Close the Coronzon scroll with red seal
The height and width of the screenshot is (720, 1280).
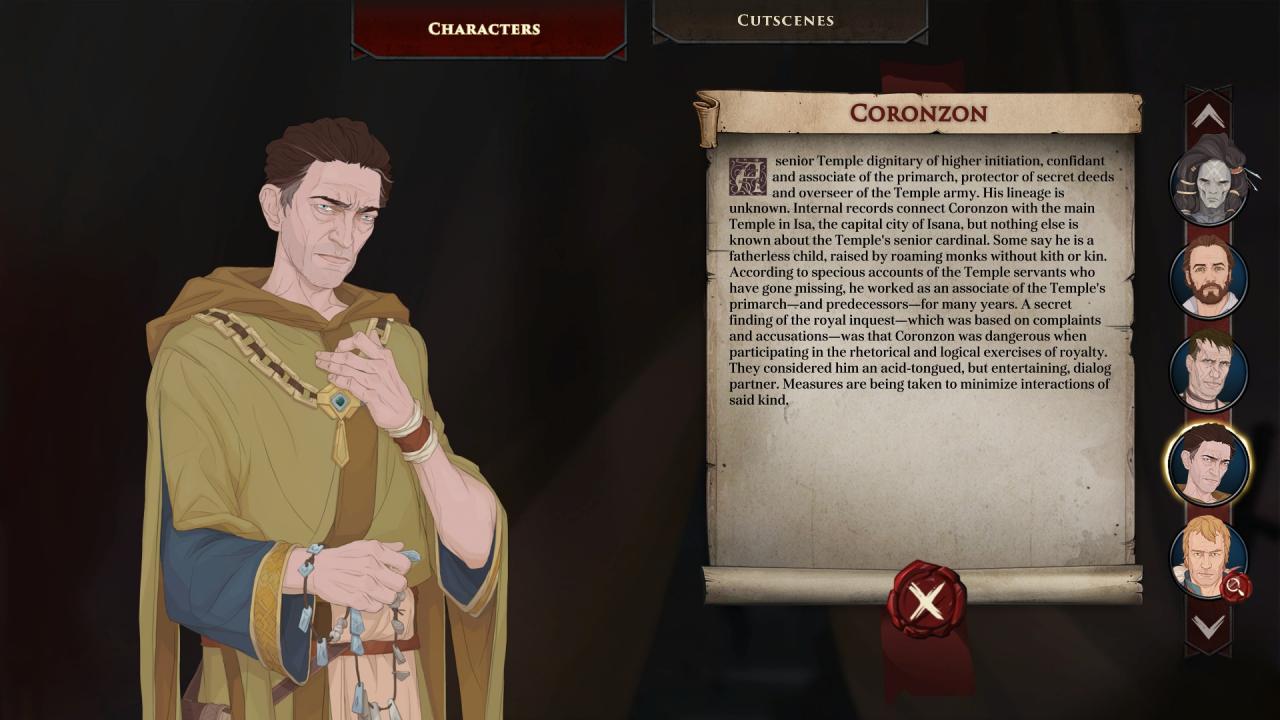(x=926, y=601)
